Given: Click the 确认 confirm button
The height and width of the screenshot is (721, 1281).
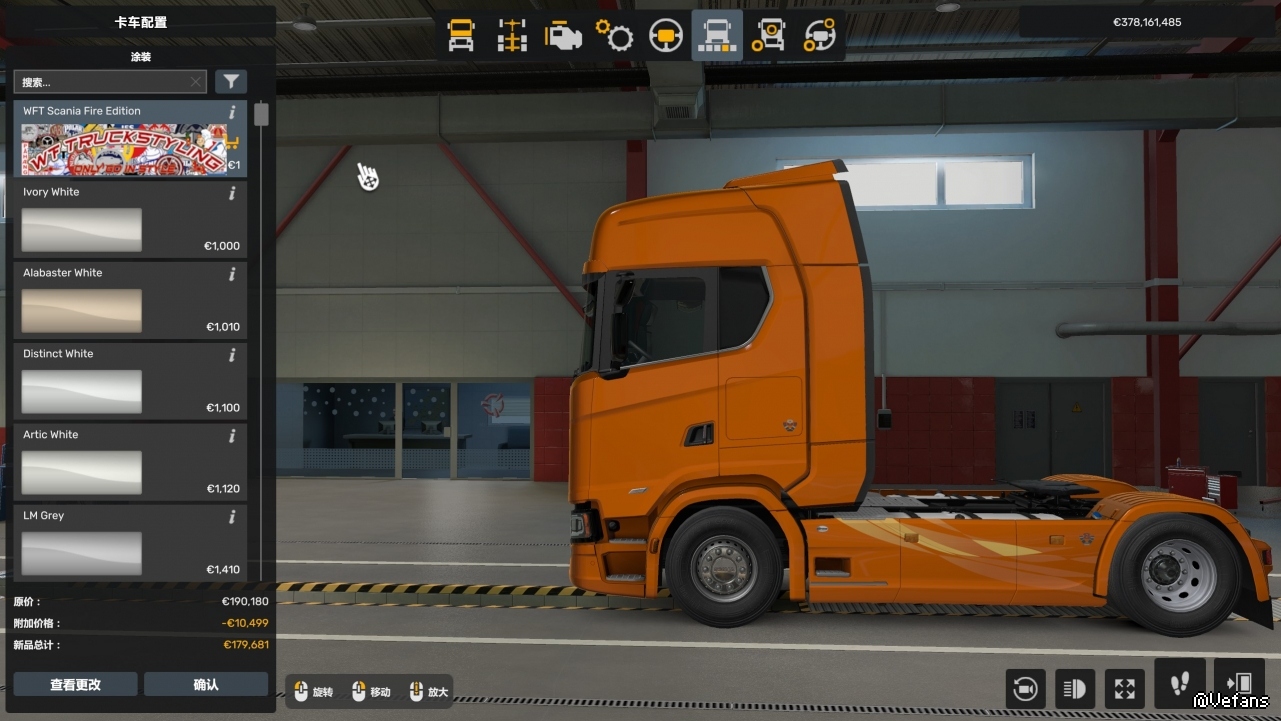Looking at the screenshot, I should click(206, 684).
